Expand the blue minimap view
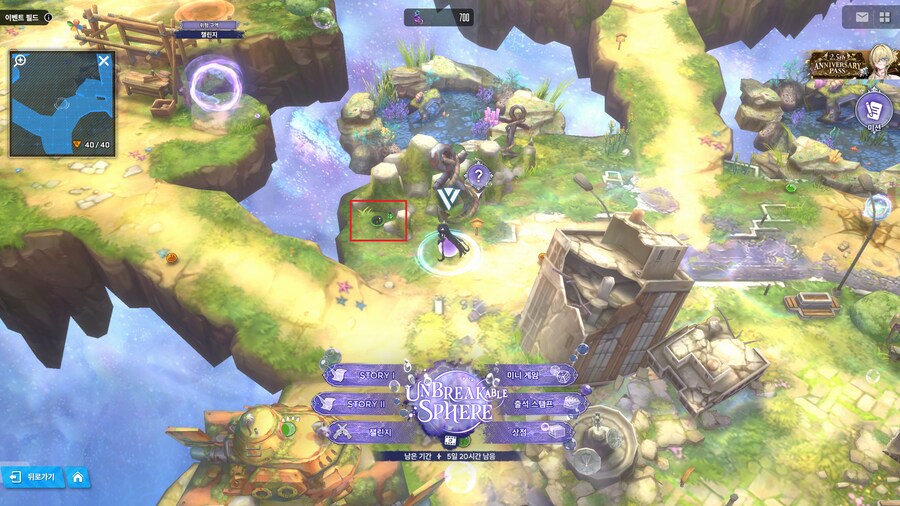 click(62, 105)
